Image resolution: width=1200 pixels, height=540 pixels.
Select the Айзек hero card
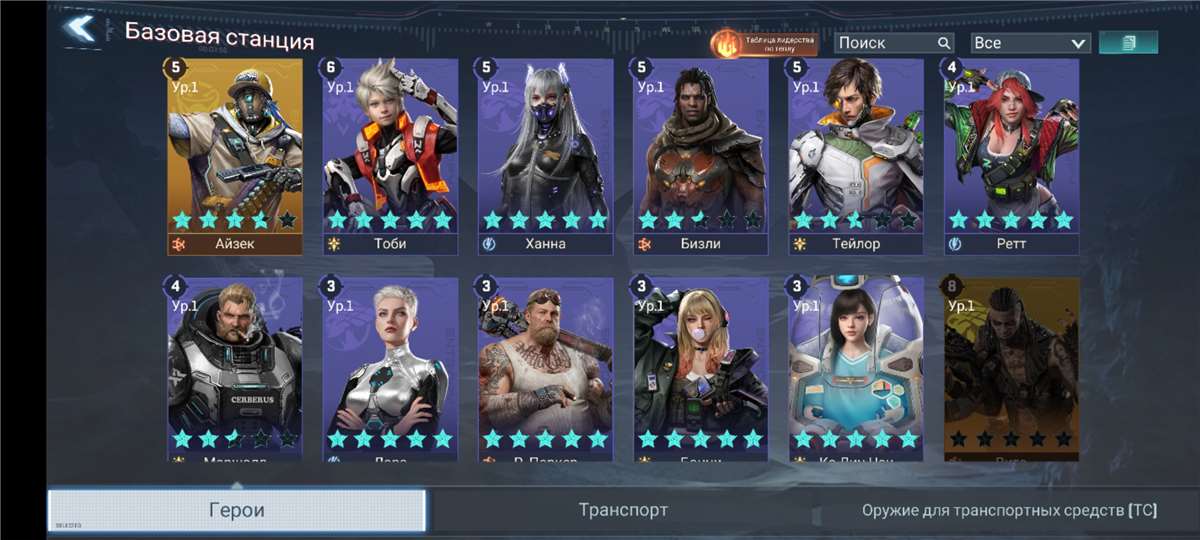point(235,155)
